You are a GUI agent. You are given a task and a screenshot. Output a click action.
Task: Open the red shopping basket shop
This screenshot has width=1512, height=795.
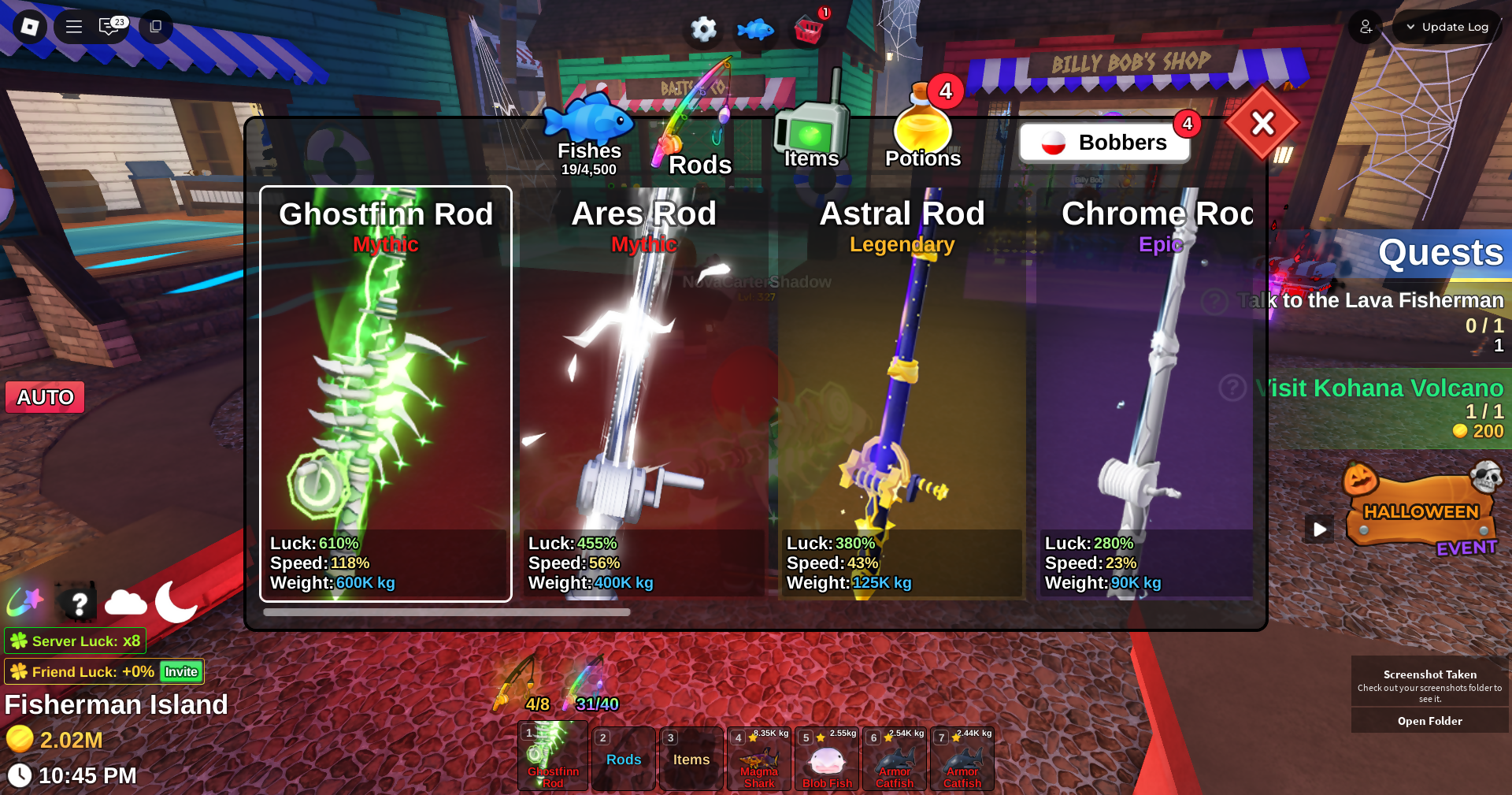(809, 30)
